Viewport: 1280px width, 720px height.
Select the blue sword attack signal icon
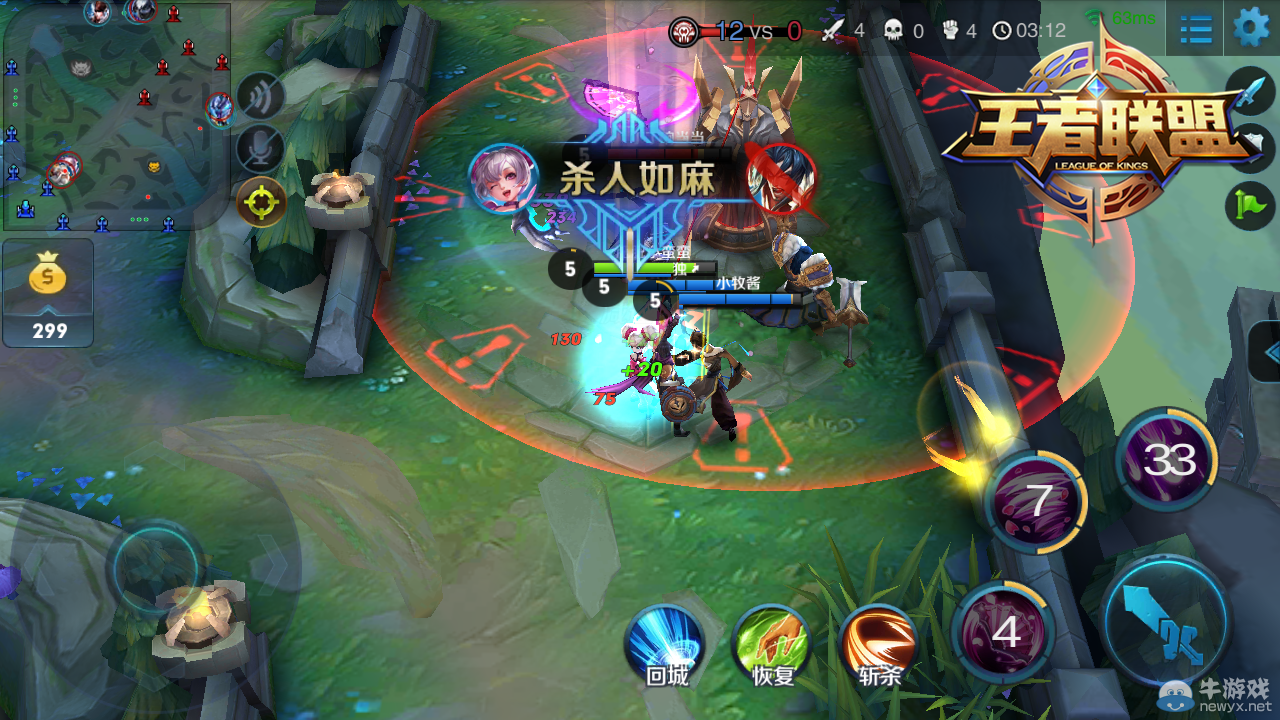(x=1250, y=93)
